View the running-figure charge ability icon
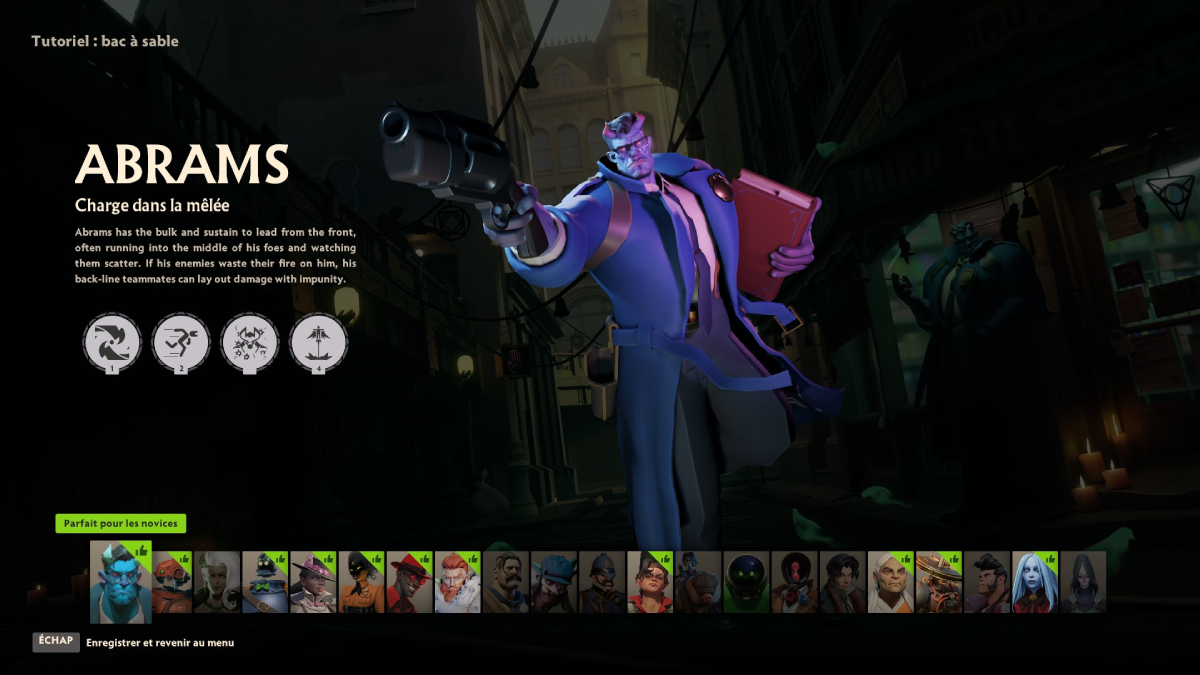The image size is (1200, 675). point(181,342)
